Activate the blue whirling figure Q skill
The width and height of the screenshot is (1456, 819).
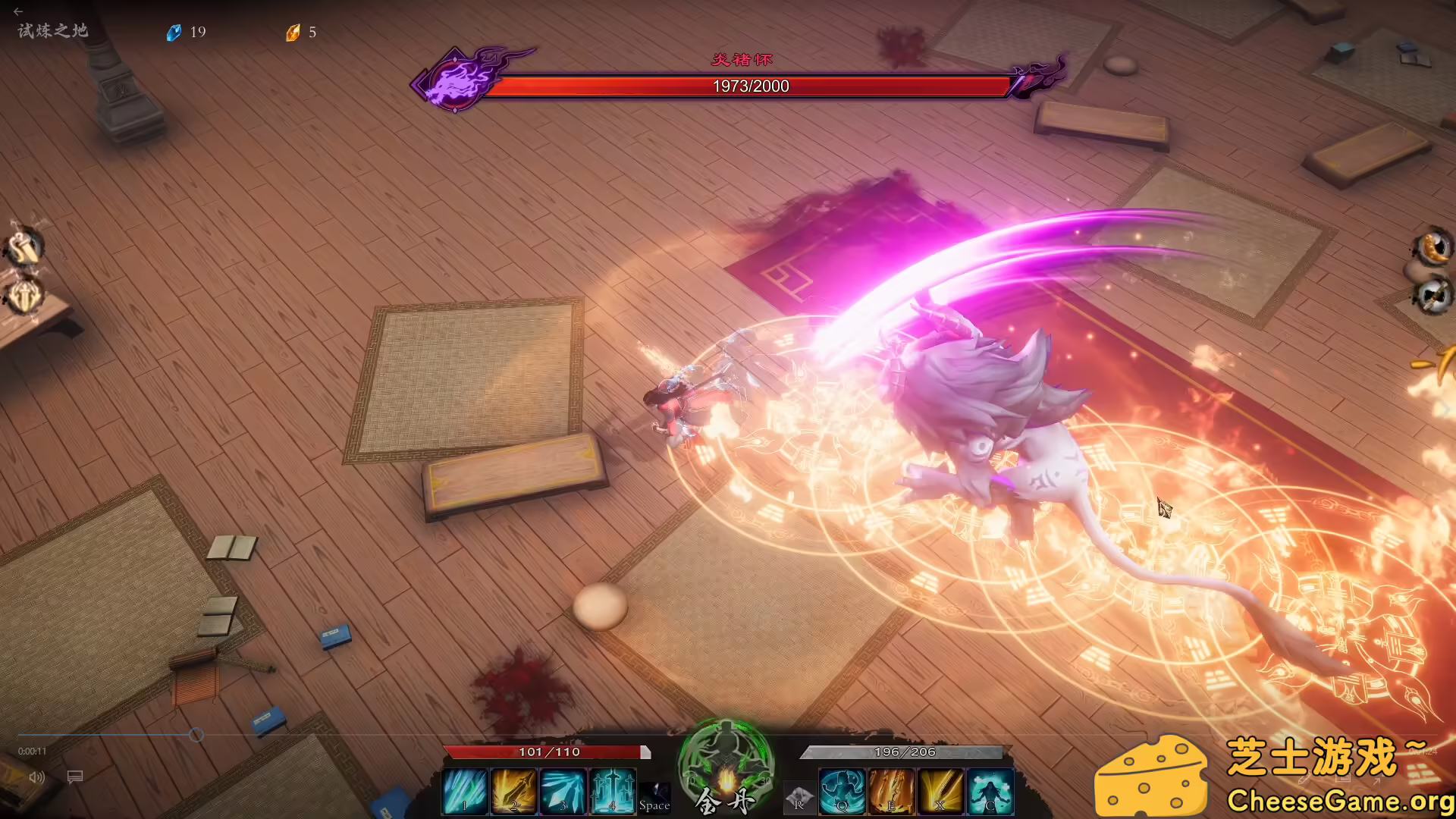pos(842,792)
